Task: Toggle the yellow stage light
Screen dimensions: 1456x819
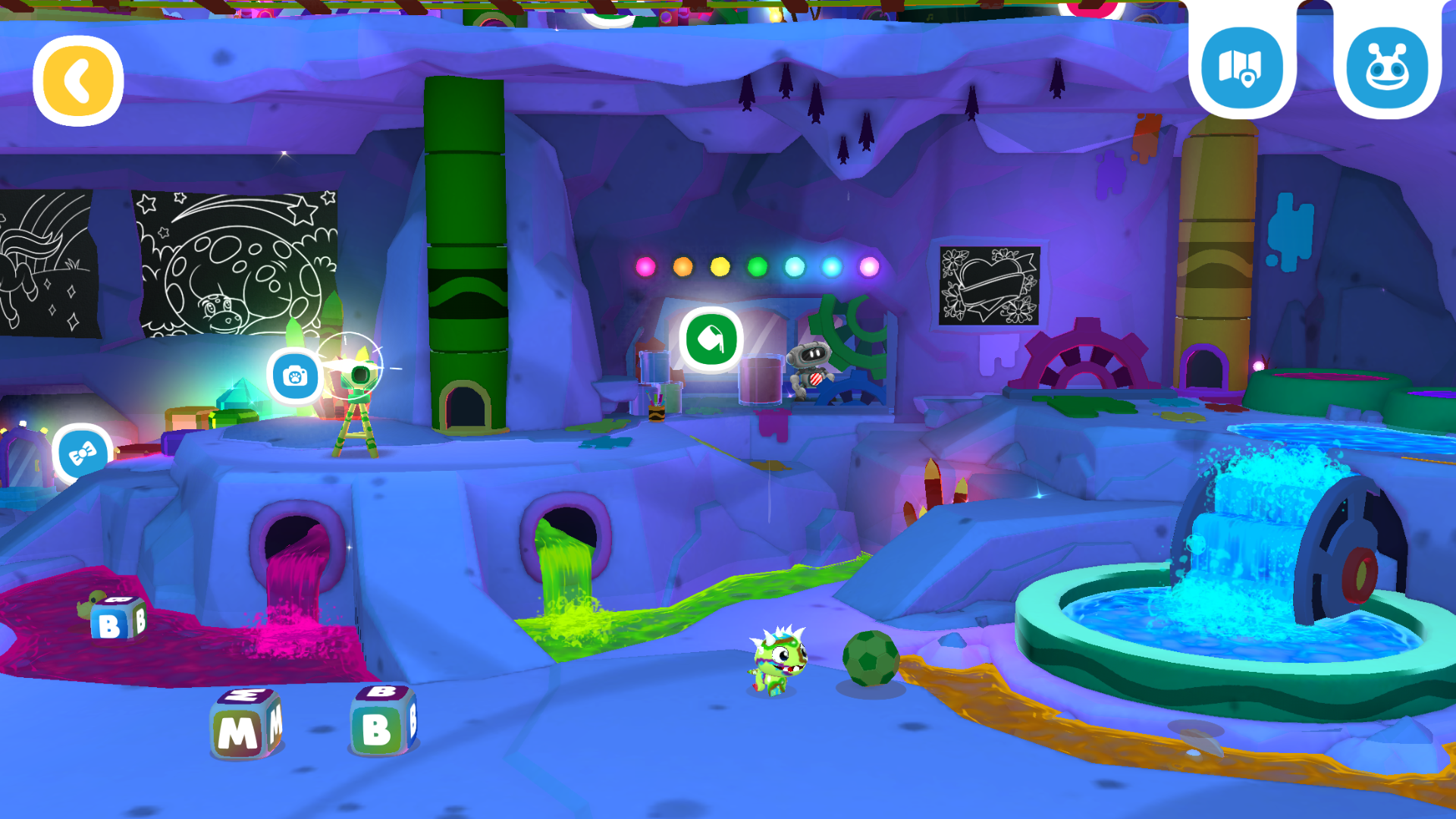Action: [x=719, y=267]
